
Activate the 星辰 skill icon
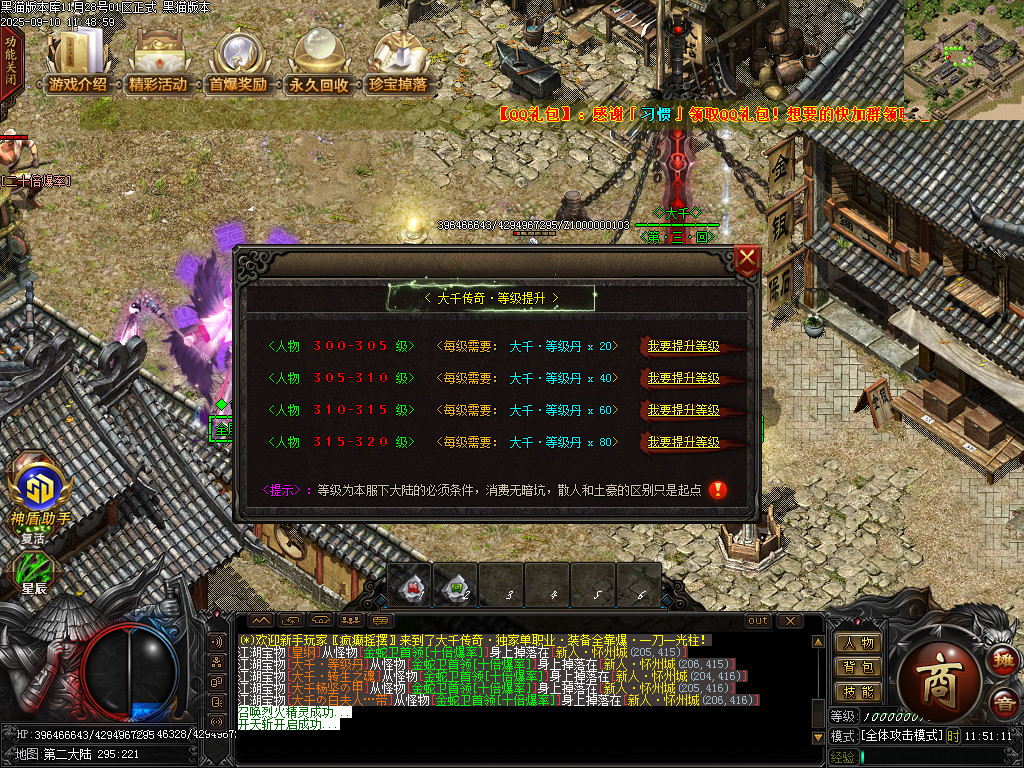point(36,570)
